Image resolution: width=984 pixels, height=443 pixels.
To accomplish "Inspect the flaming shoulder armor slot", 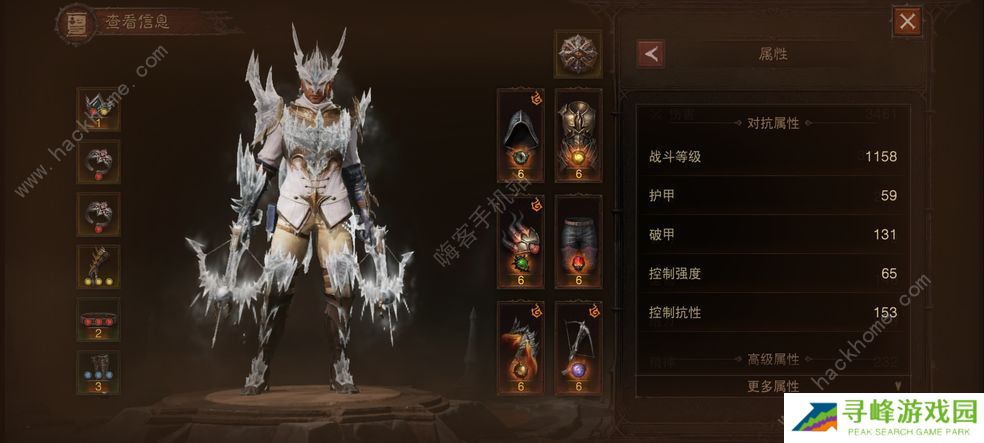I will pyautogui.click(x=520, y=238).
